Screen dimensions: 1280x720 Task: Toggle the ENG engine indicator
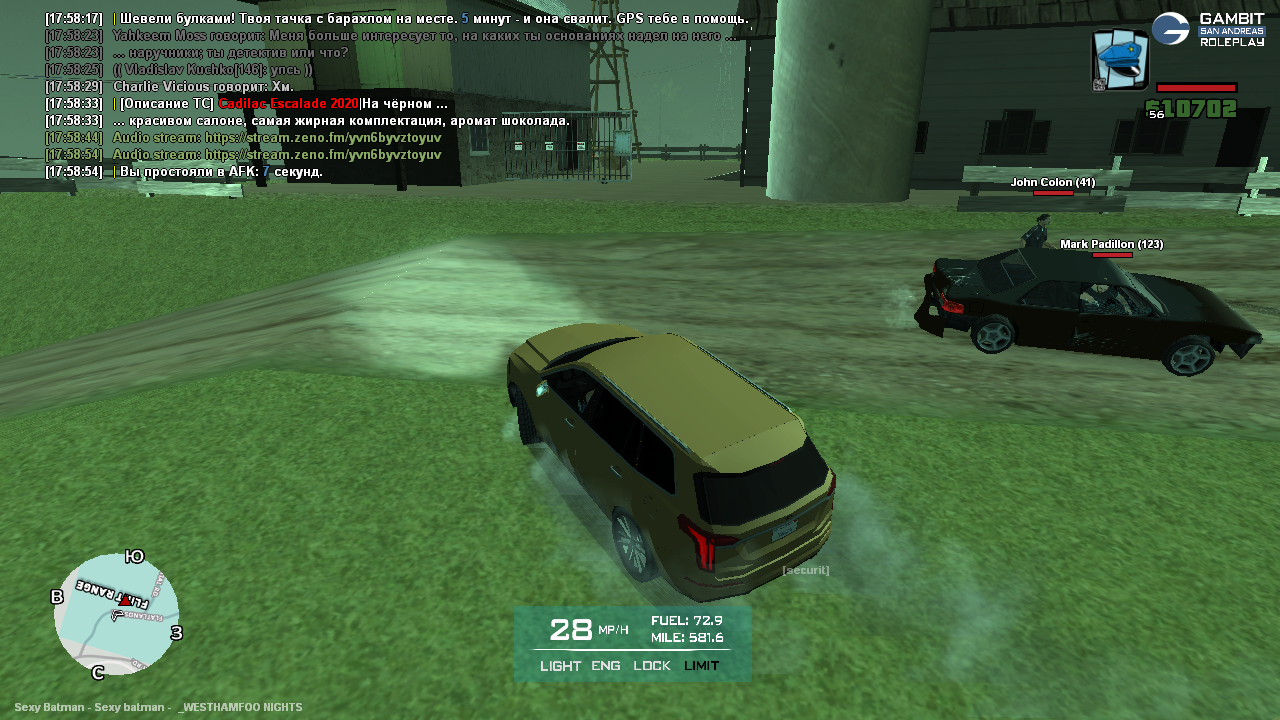(x=606, y=666)
